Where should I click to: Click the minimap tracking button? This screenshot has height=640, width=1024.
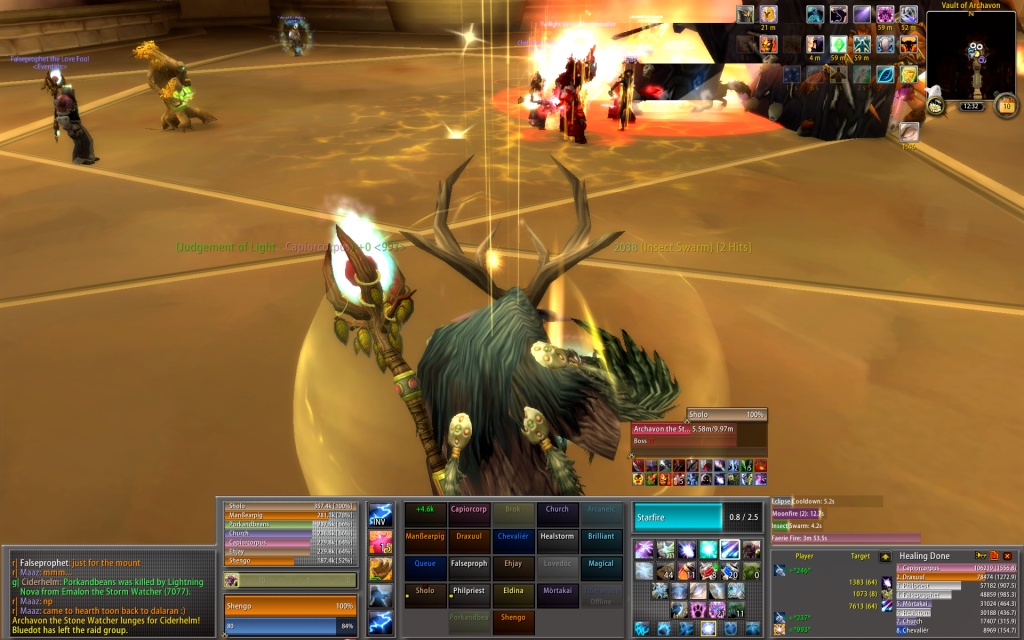(x=937, y=105)
